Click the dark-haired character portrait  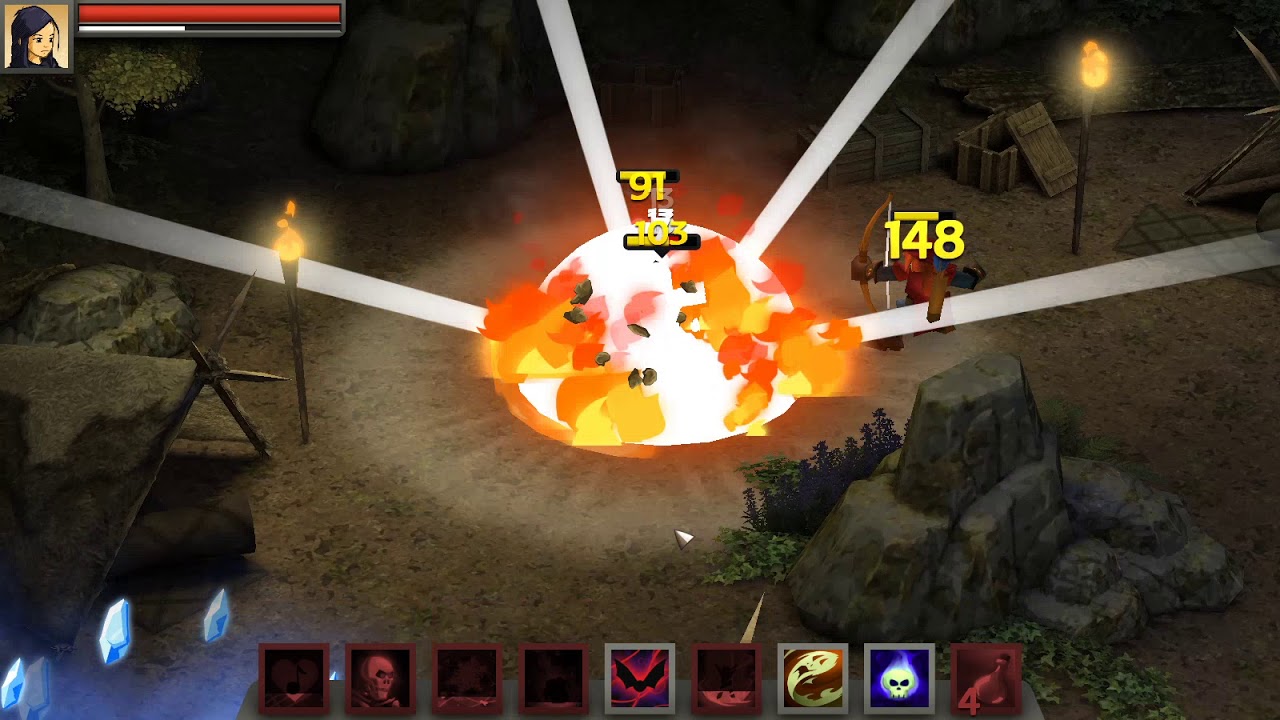[x=36, y=36]
